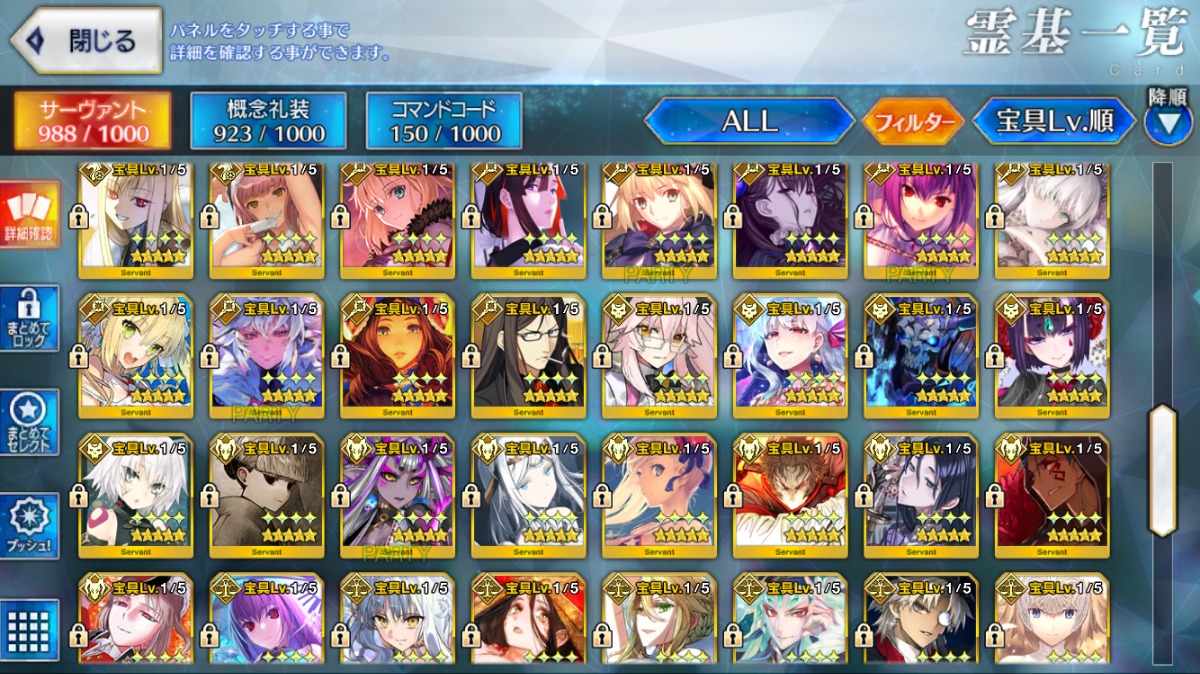The width and height of the screenshot is (1200, 674).
Task: Pick the red armored monkey-king servant card
Action: tap(790, 492)
